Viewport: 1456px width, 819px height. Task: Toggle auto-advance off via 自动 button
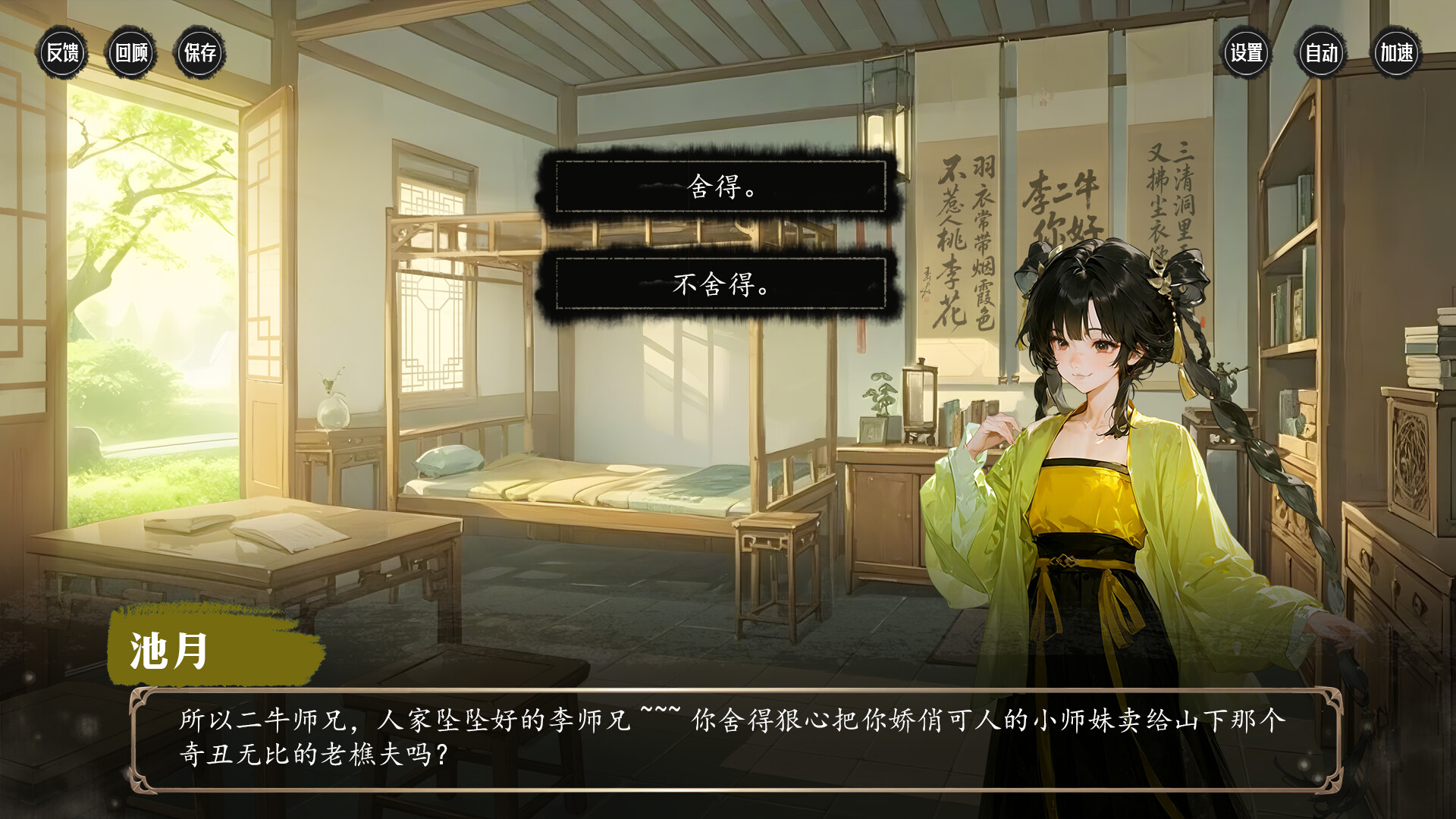pos(1323,54)
